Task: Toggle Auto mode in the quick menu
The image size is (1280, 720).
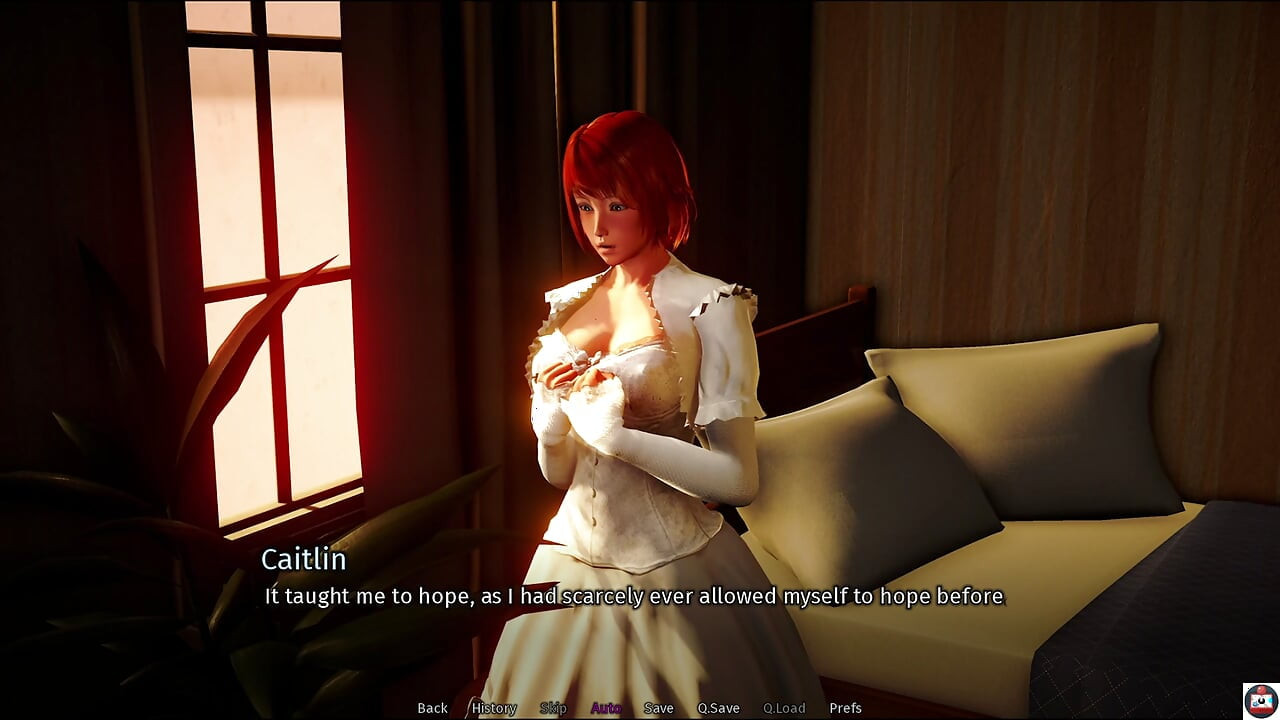Action: 607,707
